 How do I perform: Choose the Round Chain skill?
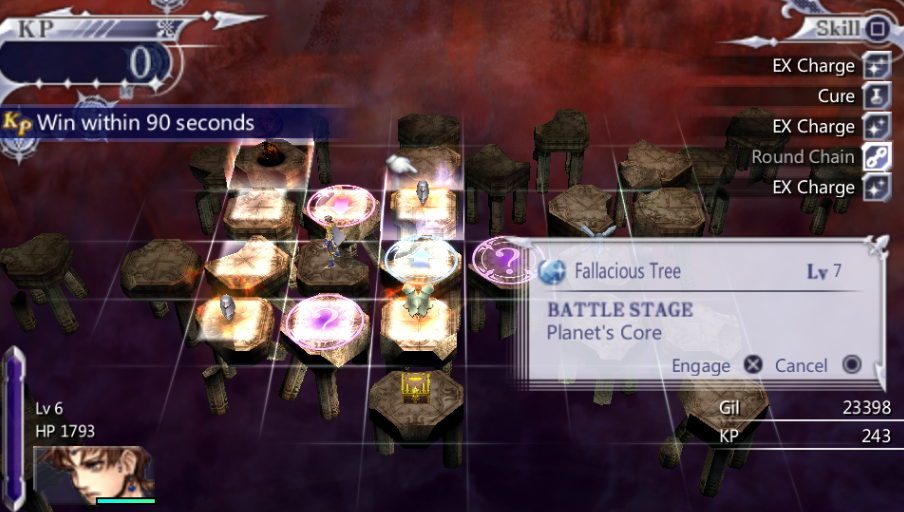click(x=804, y=157)
